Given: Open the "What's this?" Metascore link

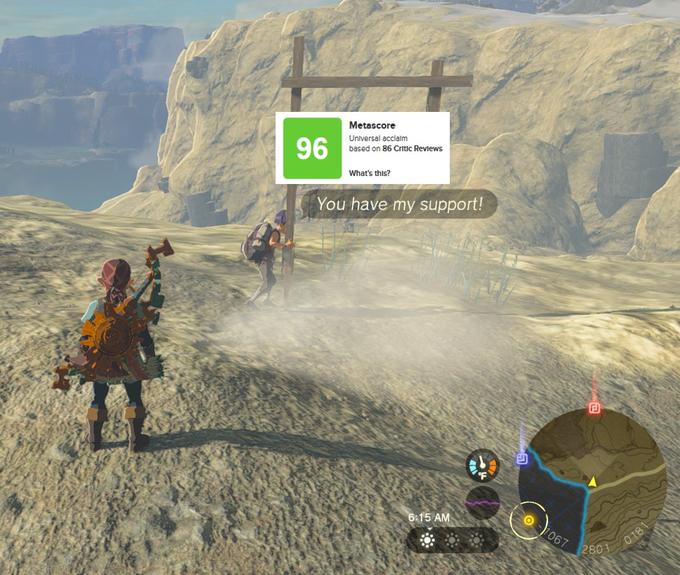Looking at the screenshot, I should pyautogui.click(x=370, y=173).
